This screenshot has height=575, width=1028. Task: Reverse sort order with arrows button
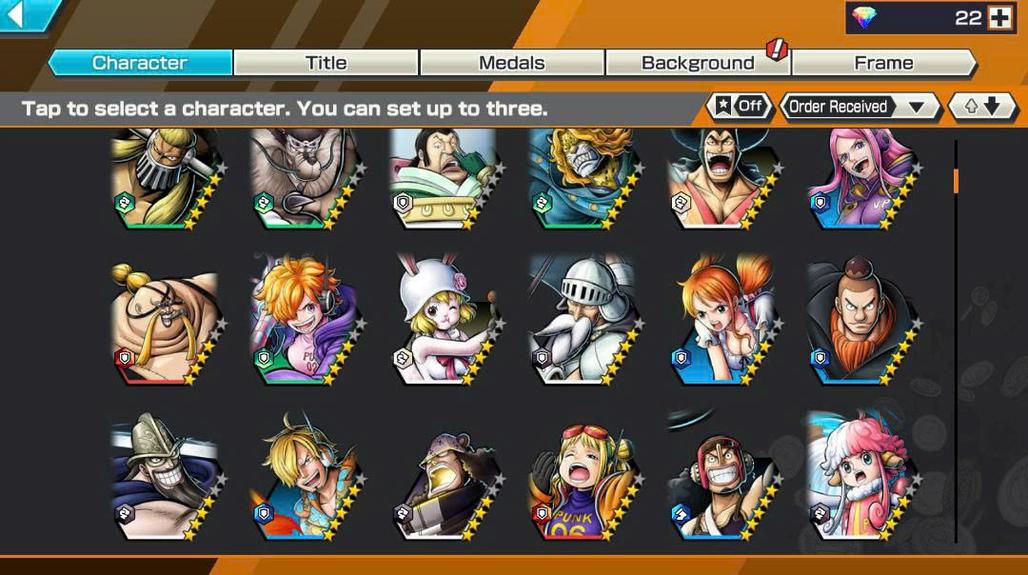coord(982,106)
